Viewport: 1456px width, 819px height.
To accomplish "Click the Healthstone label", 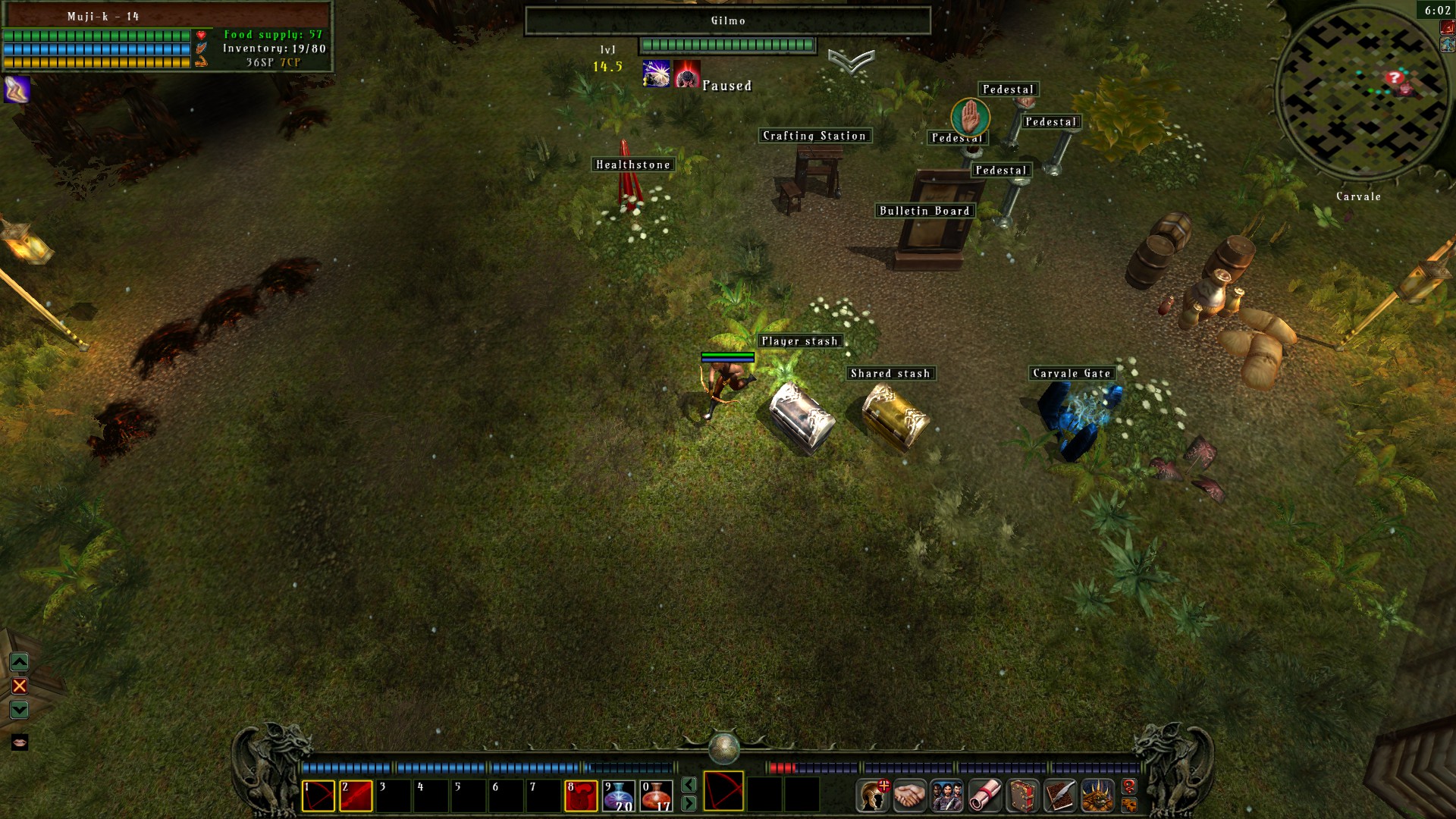I will pos(633,165).
